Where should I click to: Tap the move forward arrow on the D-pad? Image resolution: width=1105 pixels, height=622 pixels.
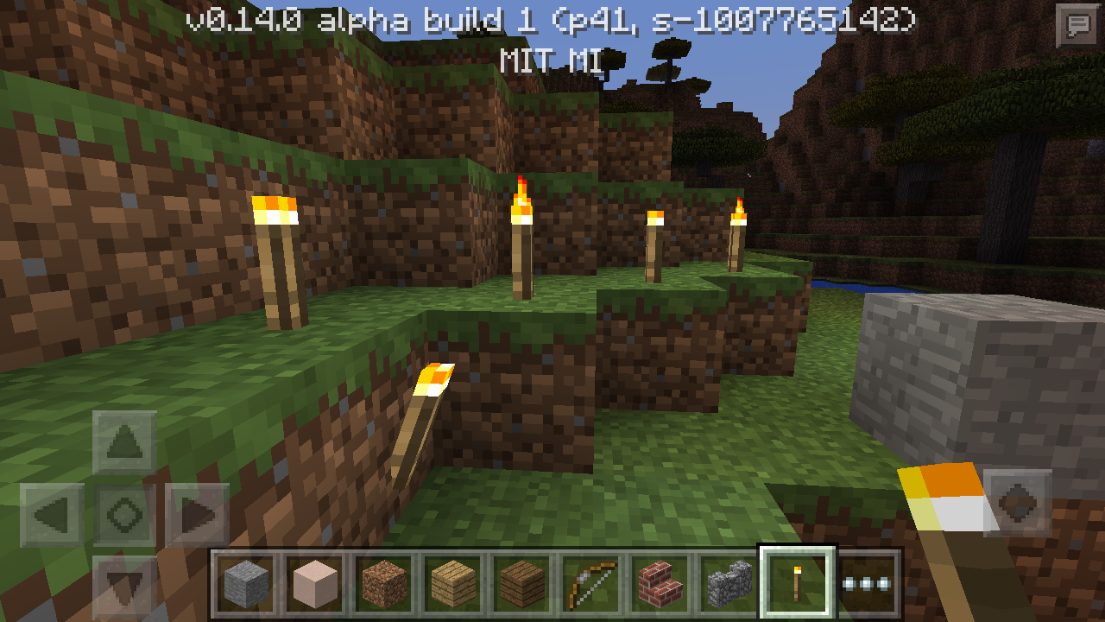(x=125, y=442)
